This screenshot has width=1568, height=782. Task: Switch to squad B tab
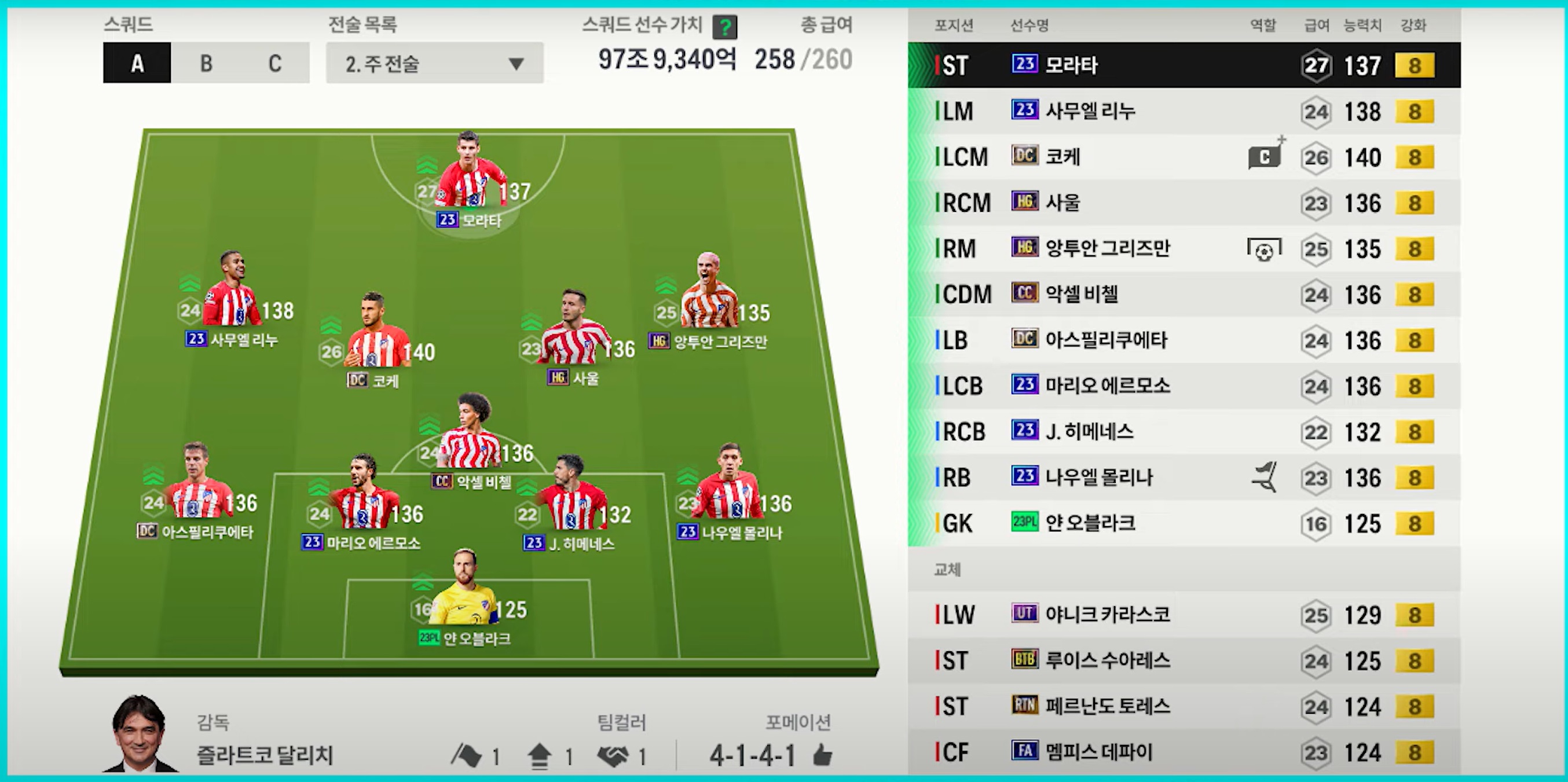click(206, 63)
